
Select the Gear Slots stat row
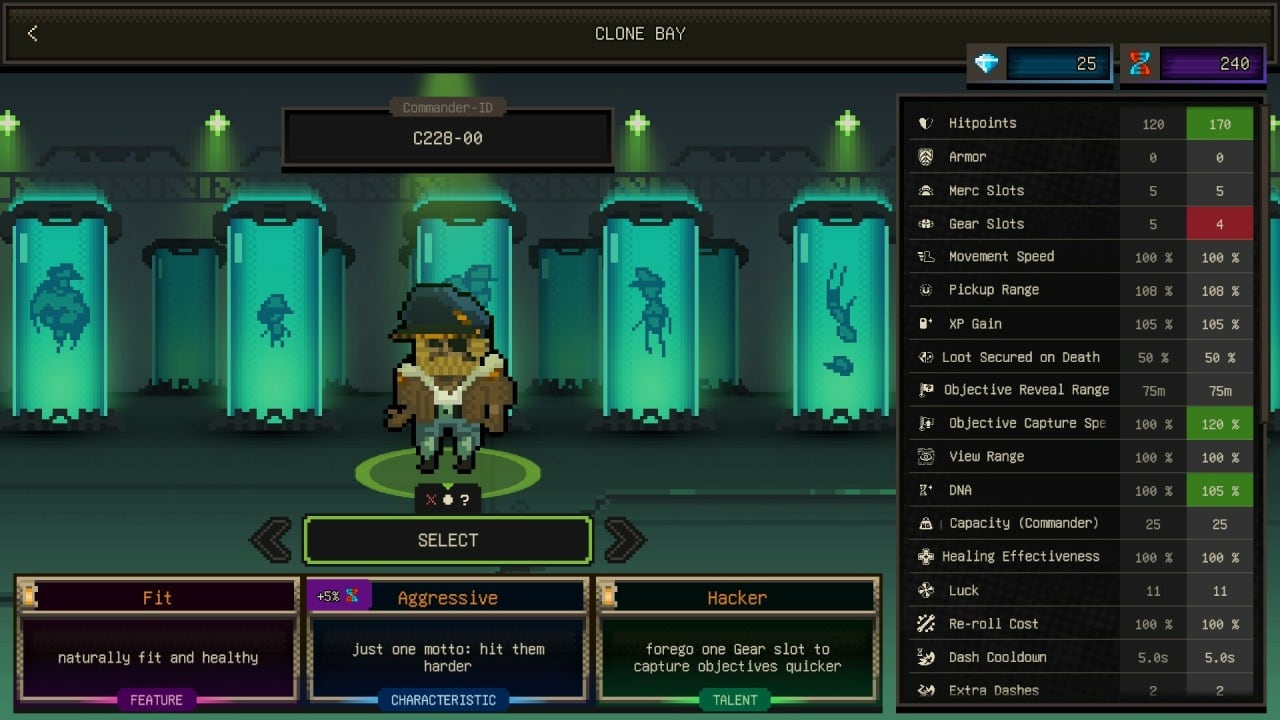1080,224
